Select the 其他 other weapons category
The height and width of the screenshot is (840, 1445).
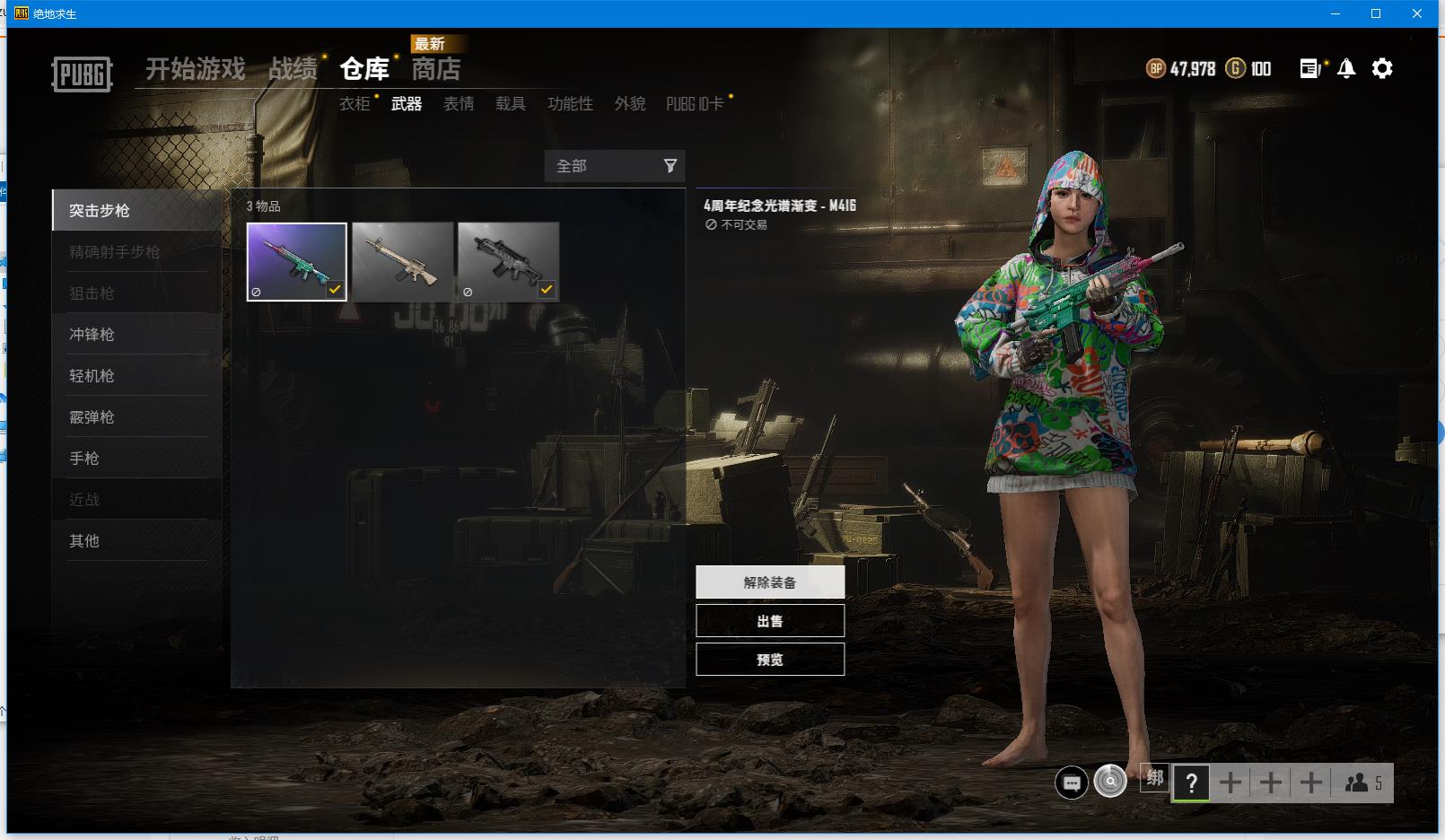(84, 541)
